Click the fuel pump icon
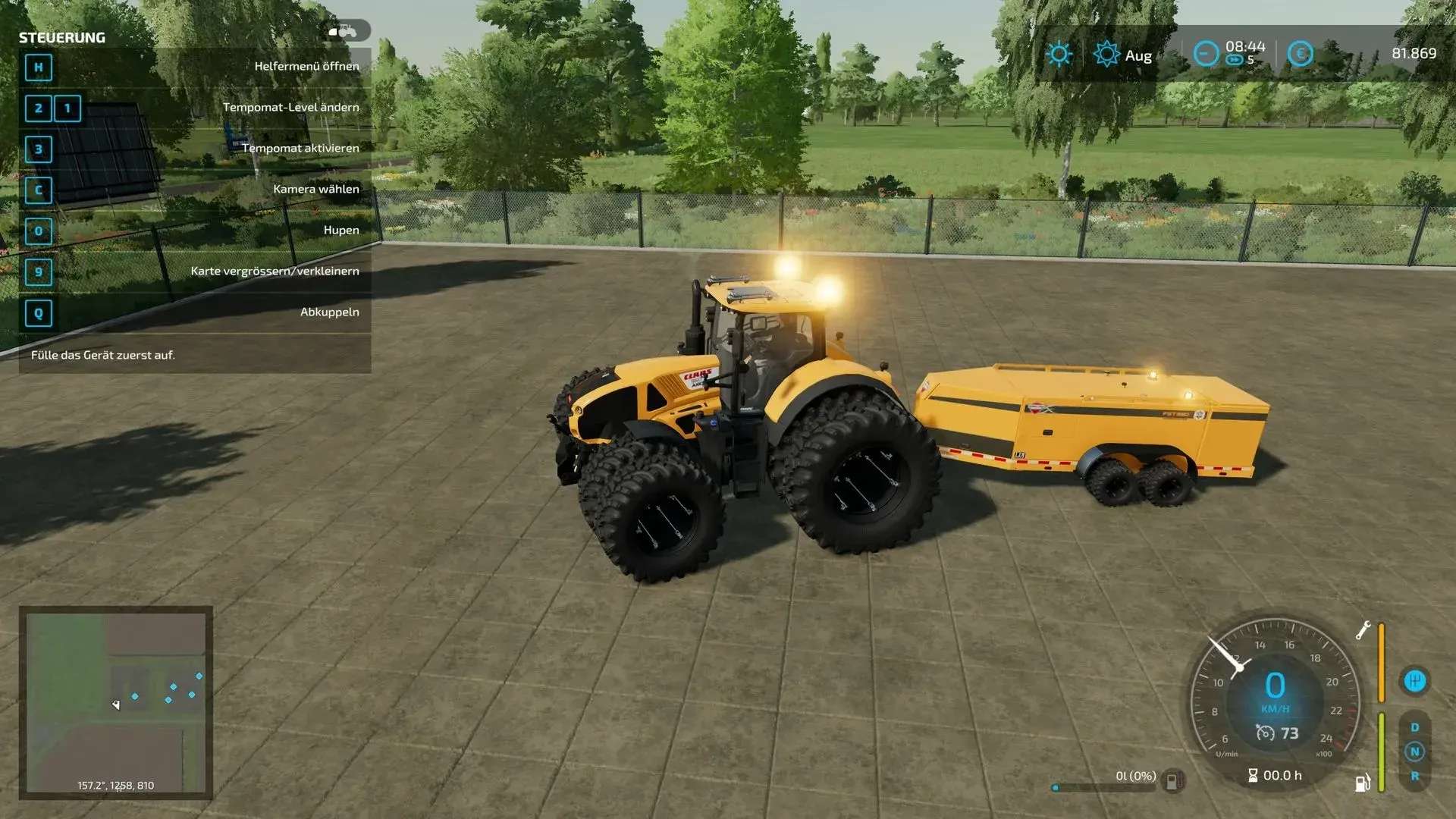The width and height of the screenshot is (1456, 819). point(1362,783)
